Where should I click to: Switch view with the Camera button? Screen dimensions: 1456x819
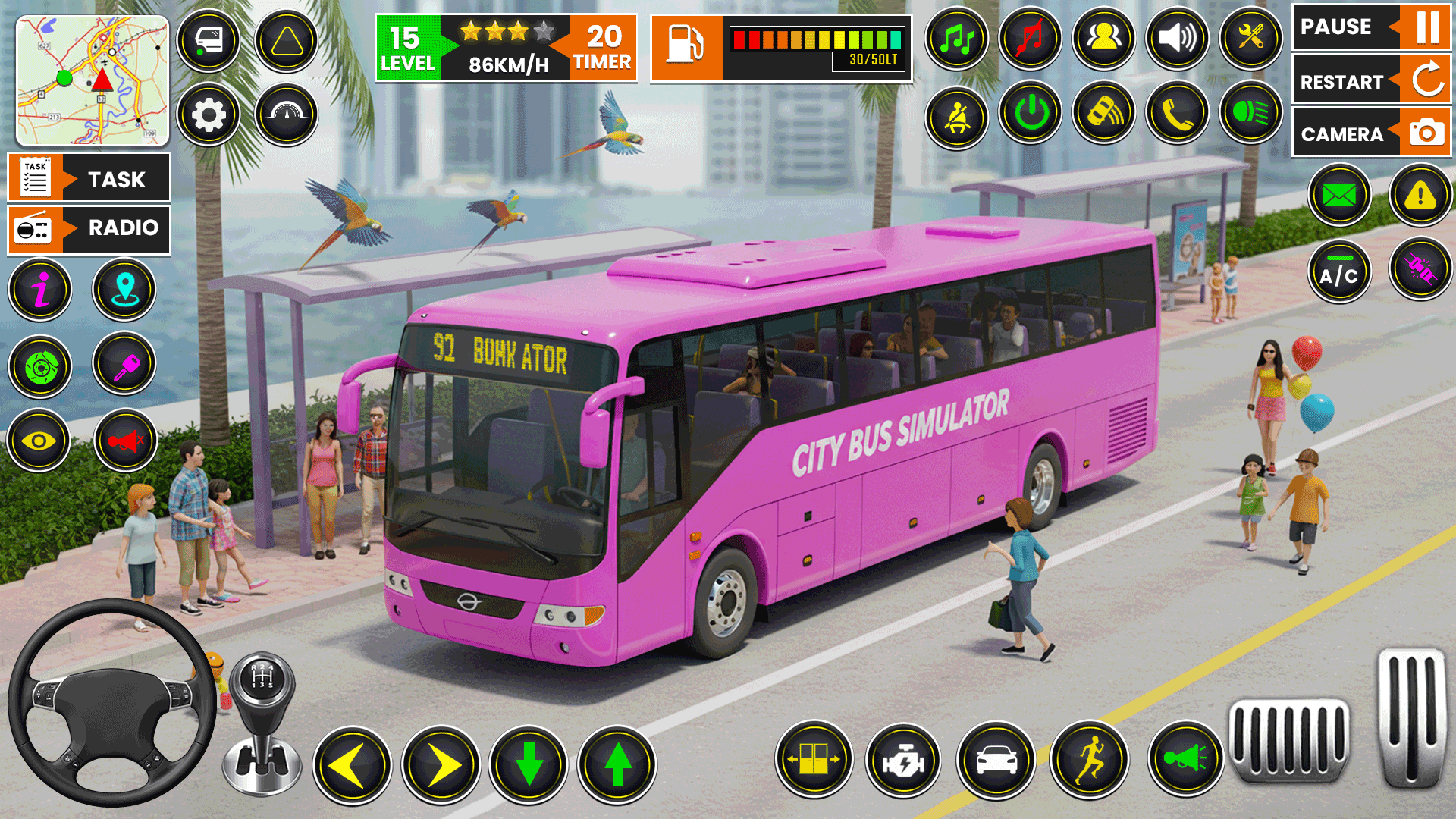click(1371, 133)
